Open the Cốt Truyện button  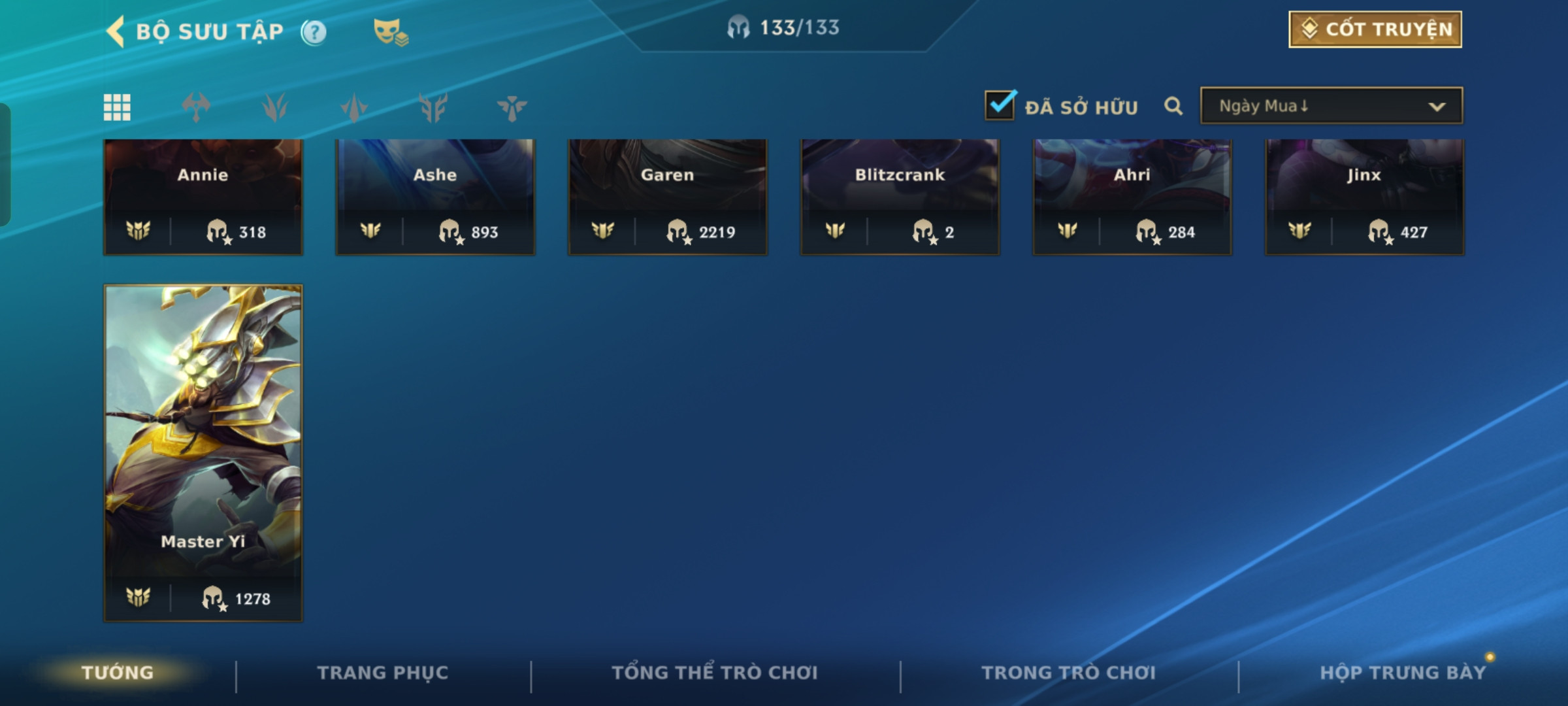[1375, 29]
